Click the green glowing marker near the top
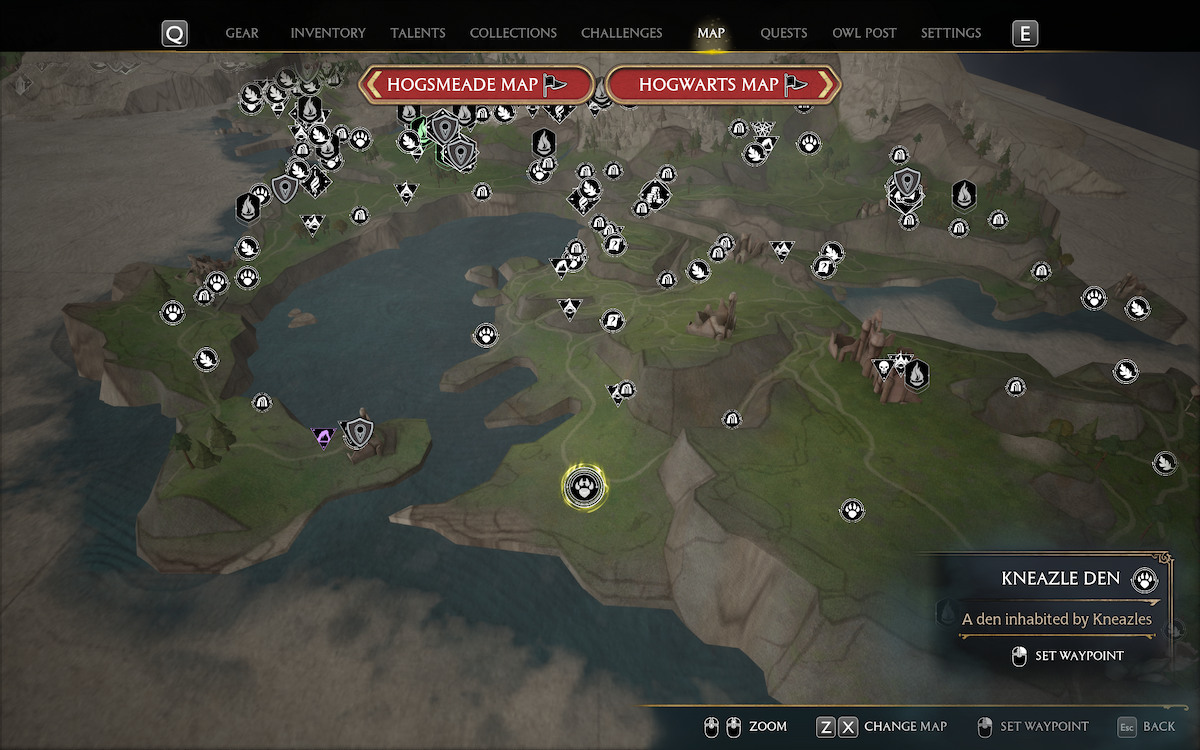This screenshot has width=1200, height=750. [x=422, y=129]
